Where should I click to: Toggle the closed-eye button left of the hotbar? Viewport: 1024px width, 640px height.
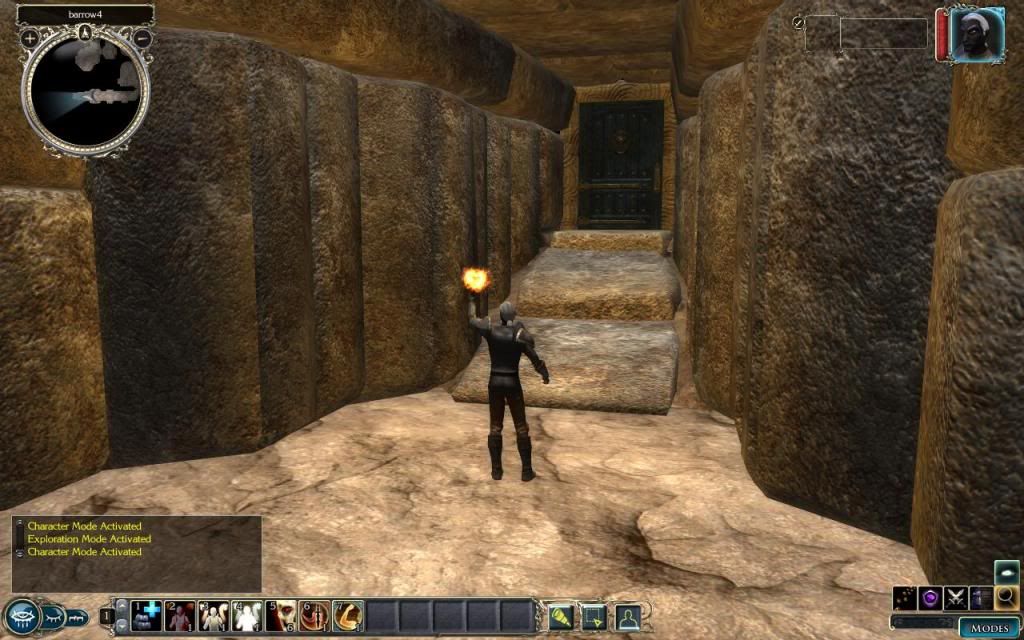(x=50, y=617)
